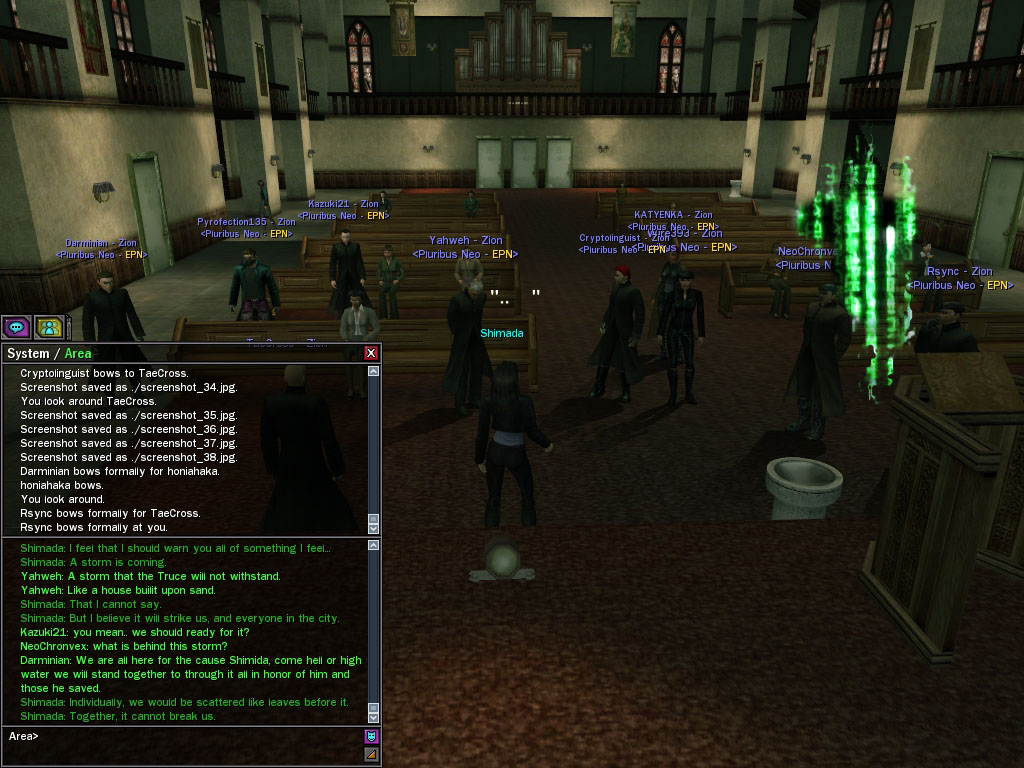Open the yellow people group icon

point(49,327)
